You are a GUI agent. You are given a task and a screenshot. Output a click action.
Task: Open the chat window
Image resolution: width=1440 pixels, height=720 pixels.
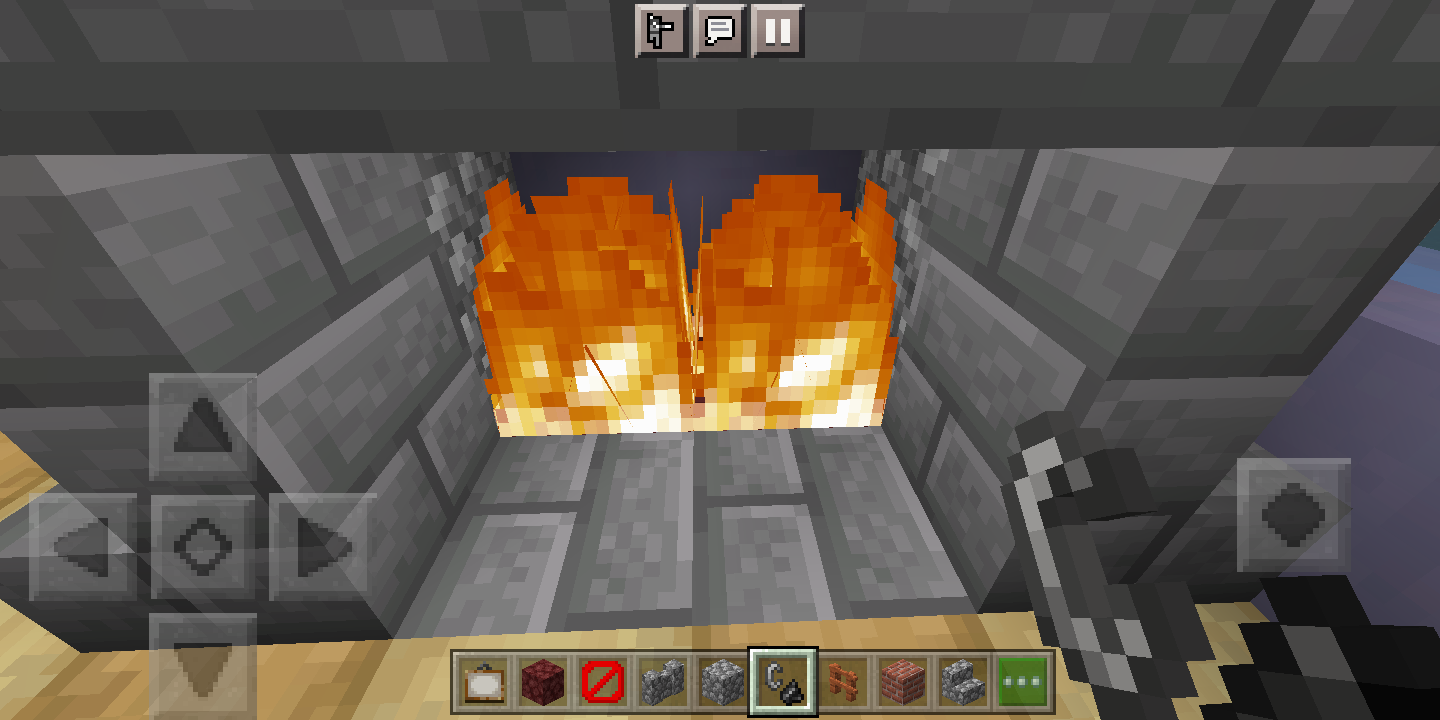[x=720, y=29]
